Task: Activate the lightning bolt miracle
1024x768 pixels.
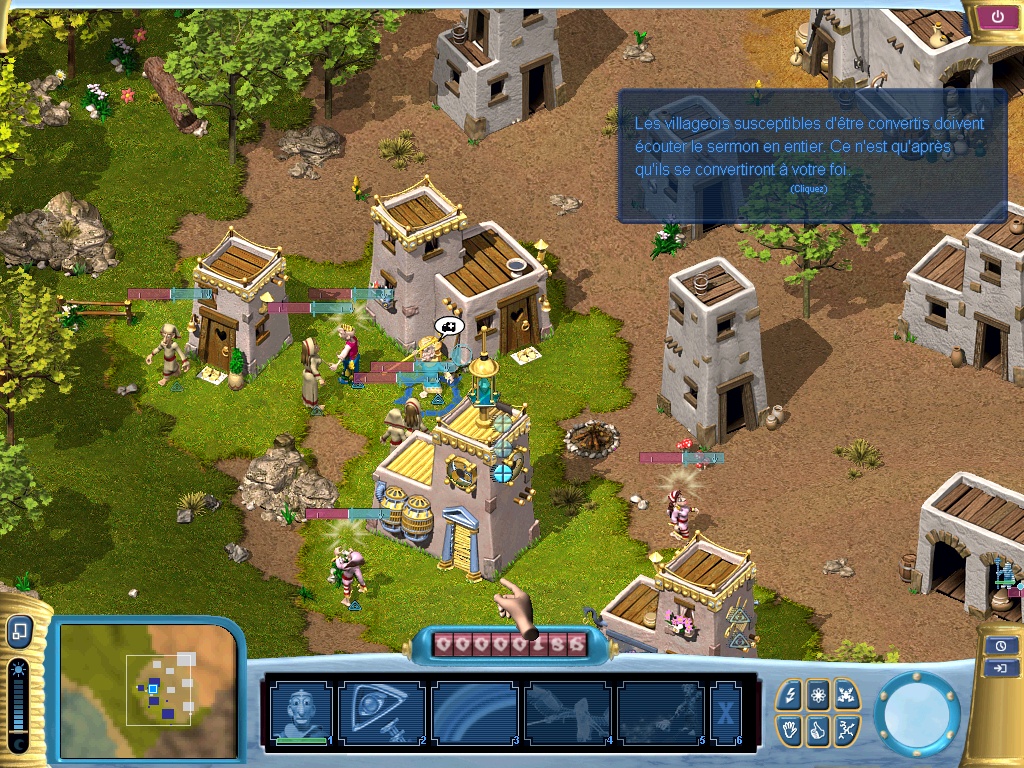Action: [790, 695]
